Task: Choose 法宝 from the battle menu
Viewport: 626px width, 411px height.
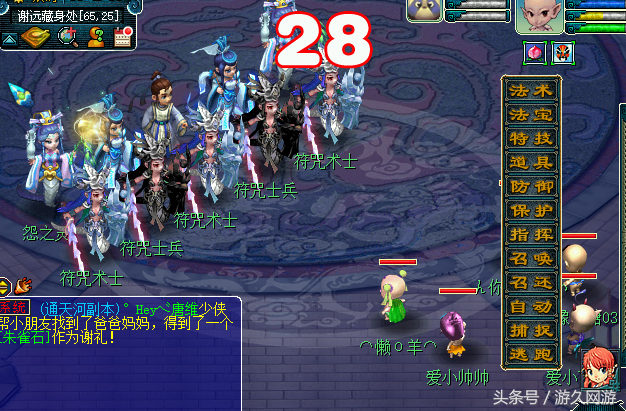Action: point(531,114)
